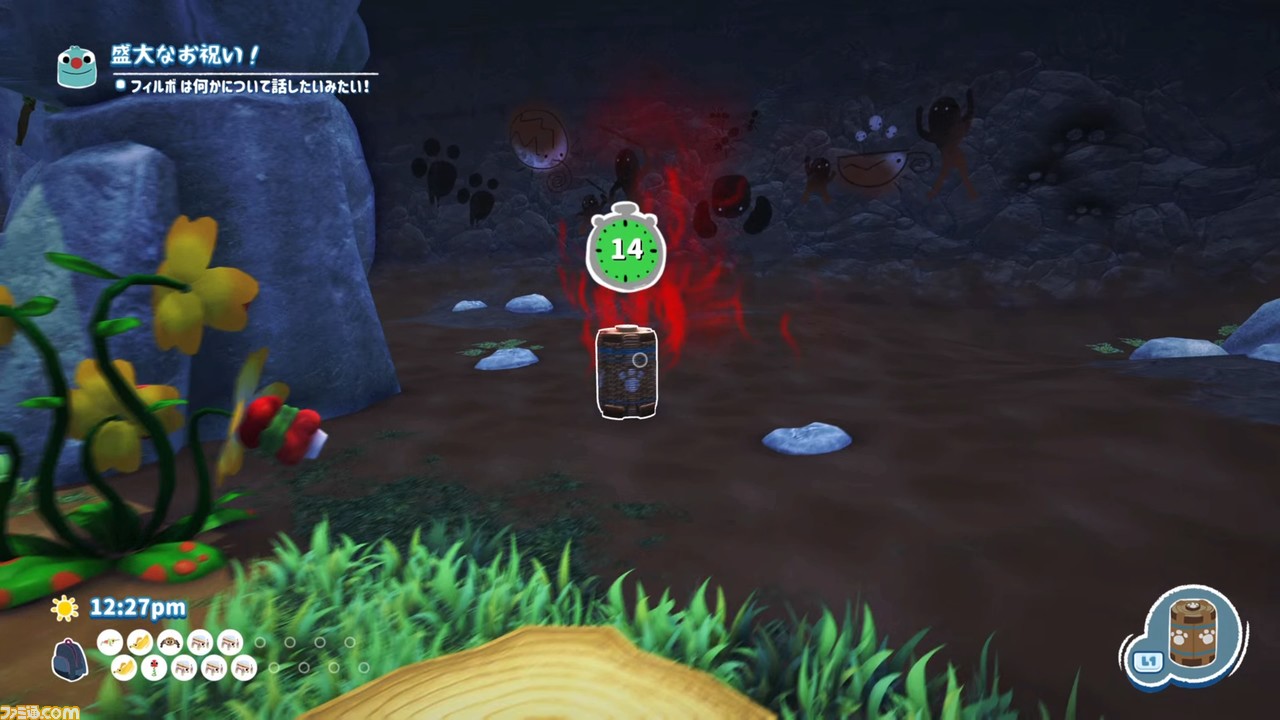The width and height of the screenshot is (1280, 720).
Task: Choose the skewer-shaped Bugsnak in the first slot
Action: [110, 642]
